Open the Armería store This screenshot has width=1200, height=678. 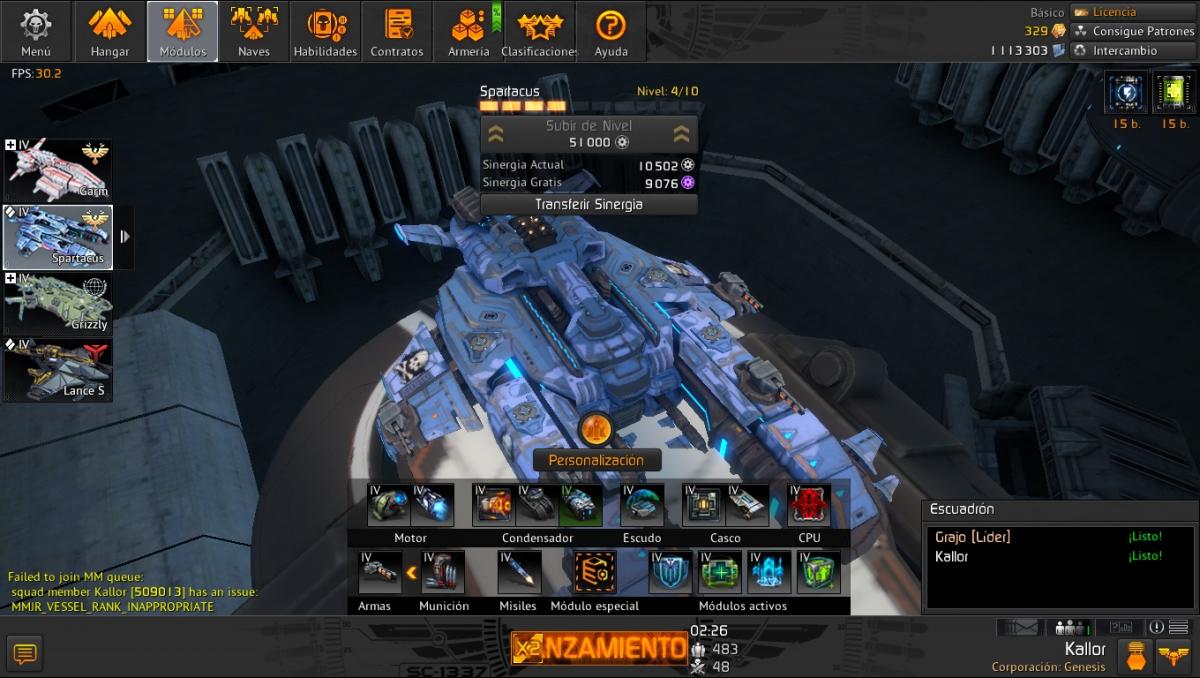(x=468, y=31)
